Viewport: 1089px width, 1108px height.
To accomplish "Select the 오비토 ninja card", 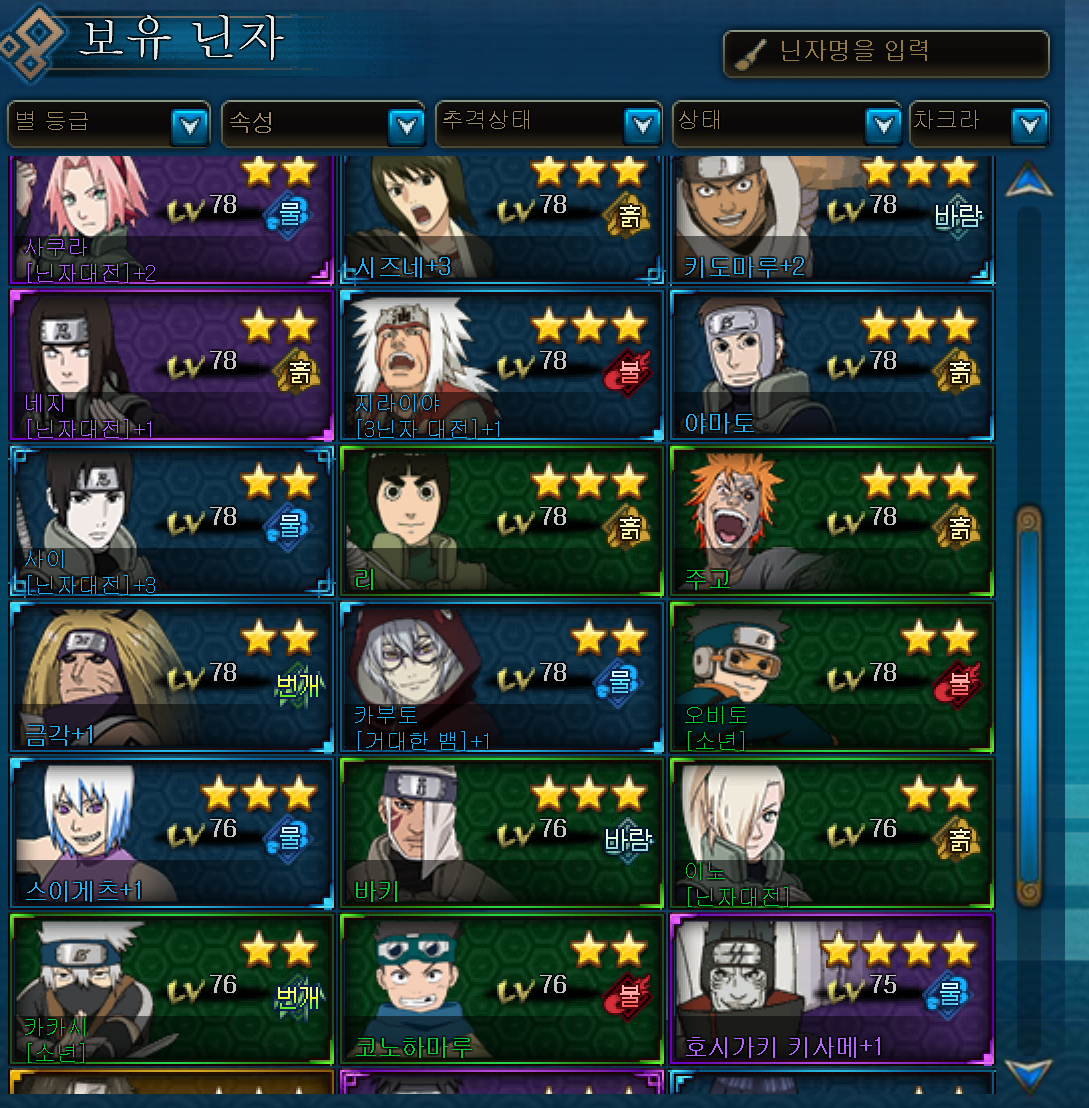I will [832, 677].
